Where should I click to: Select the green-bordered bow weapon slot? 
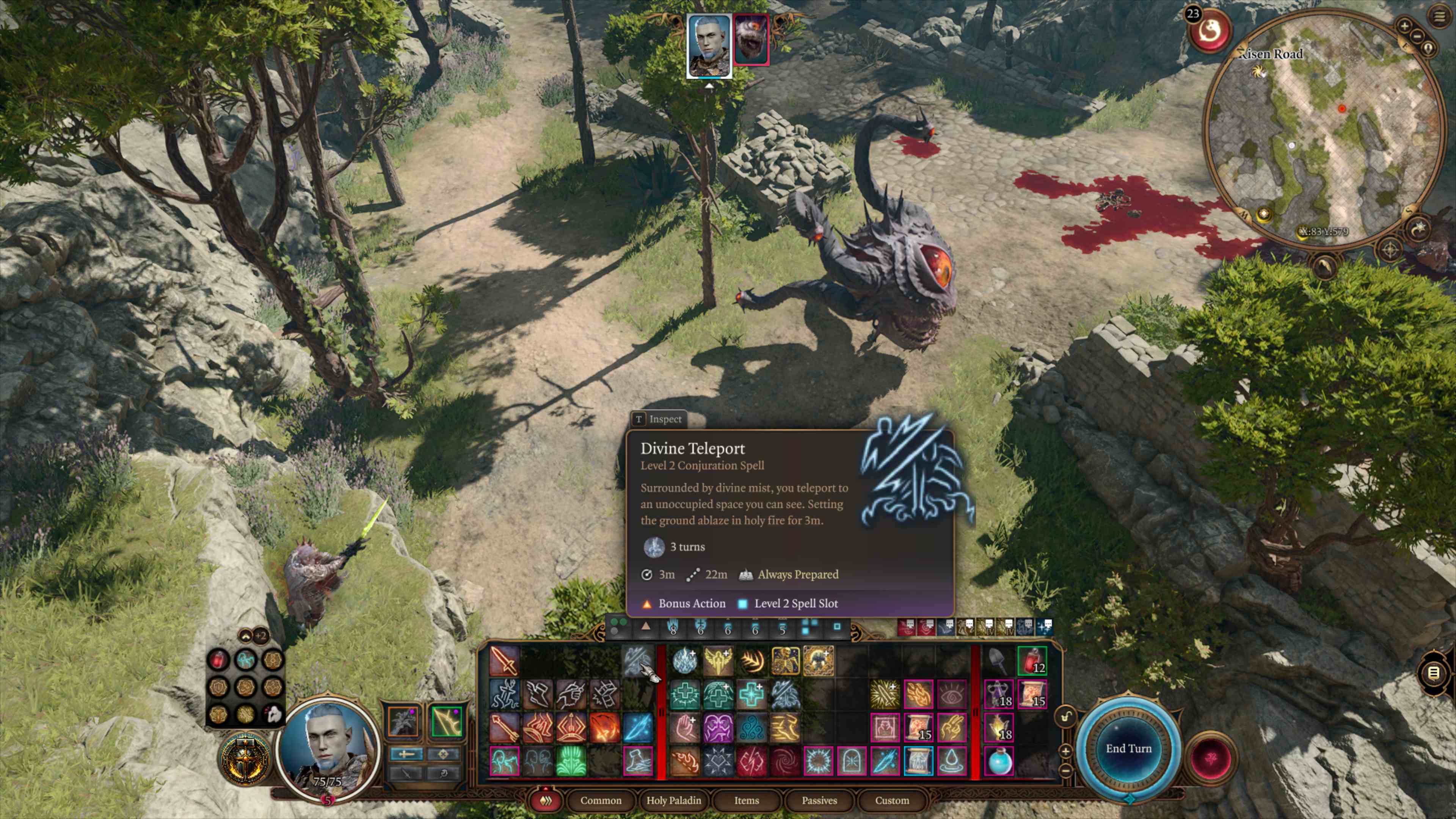pyautogui.click(x=446, y=721)
